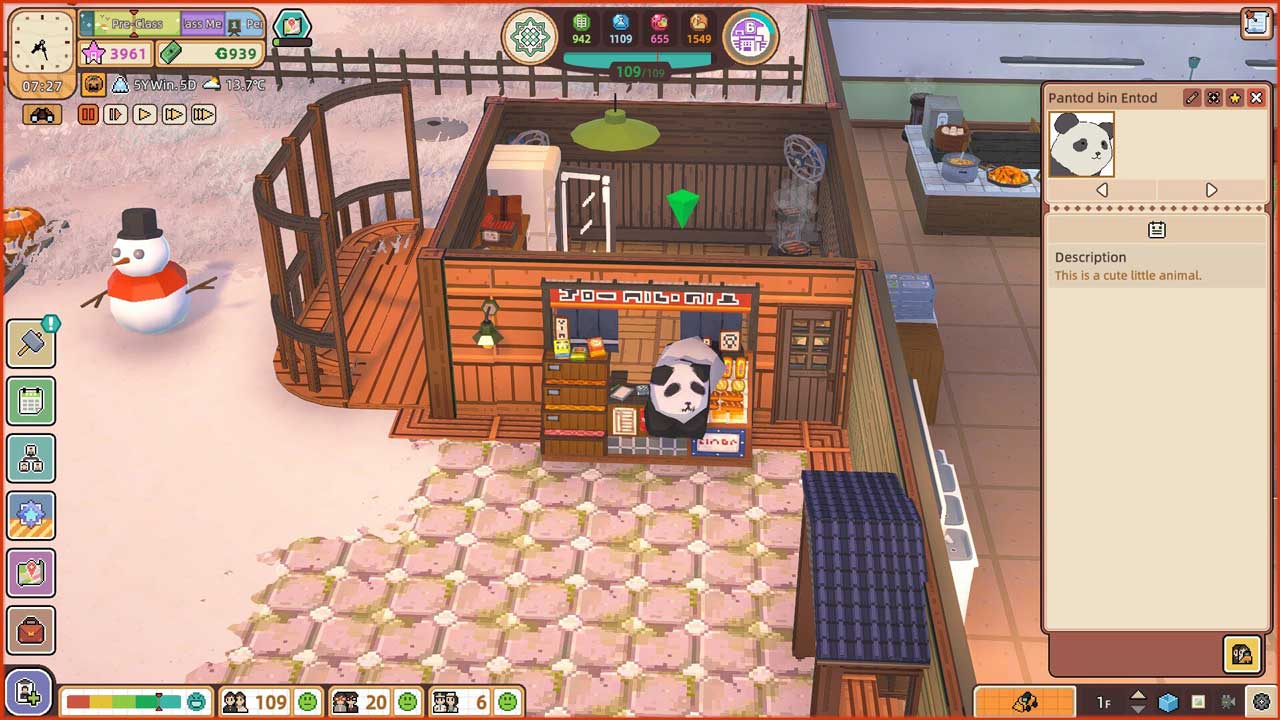
Task: Open the calendar schedule menu
Action: [x=31, y=402]
